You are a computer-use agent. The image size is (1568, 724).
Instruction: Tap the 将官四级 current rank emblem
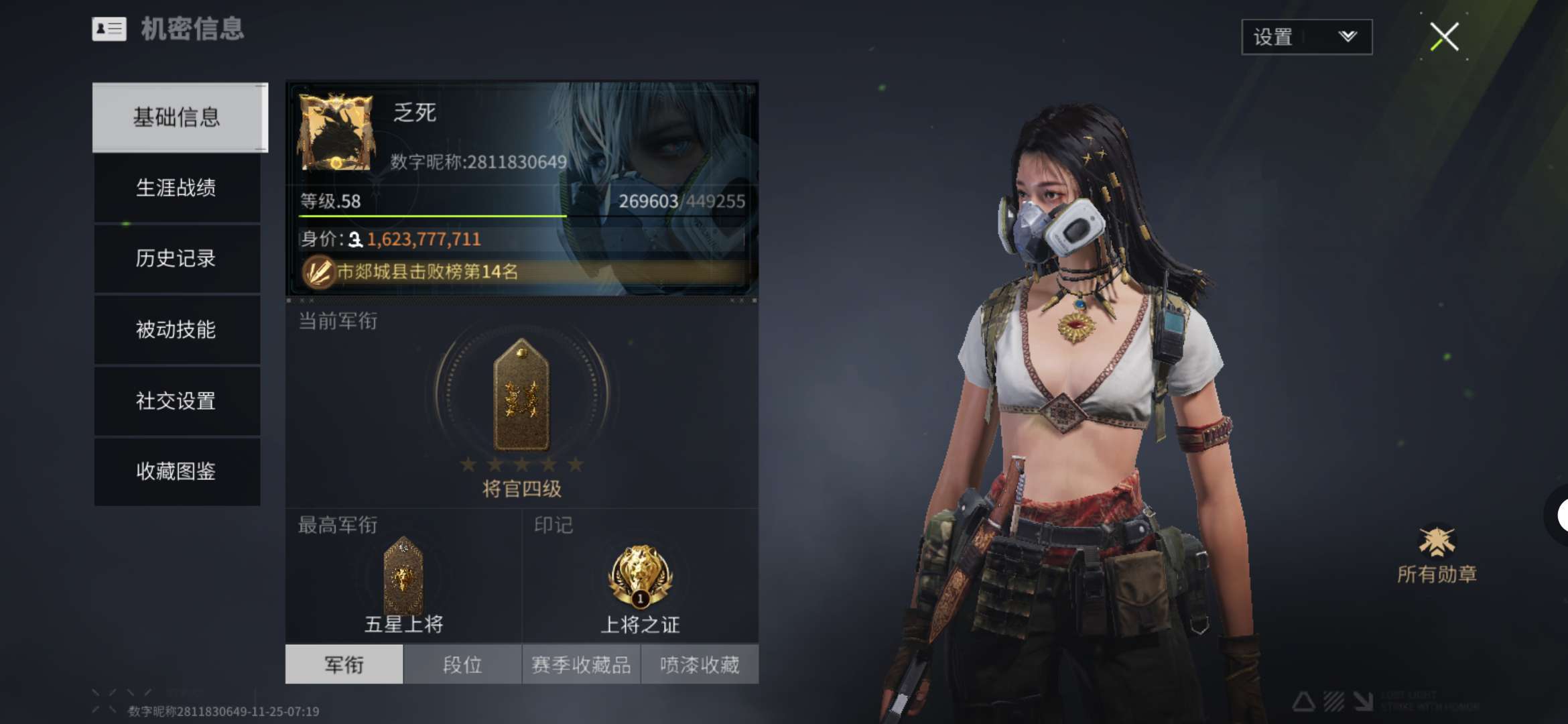pyautogui.click(x=521, y=396)
